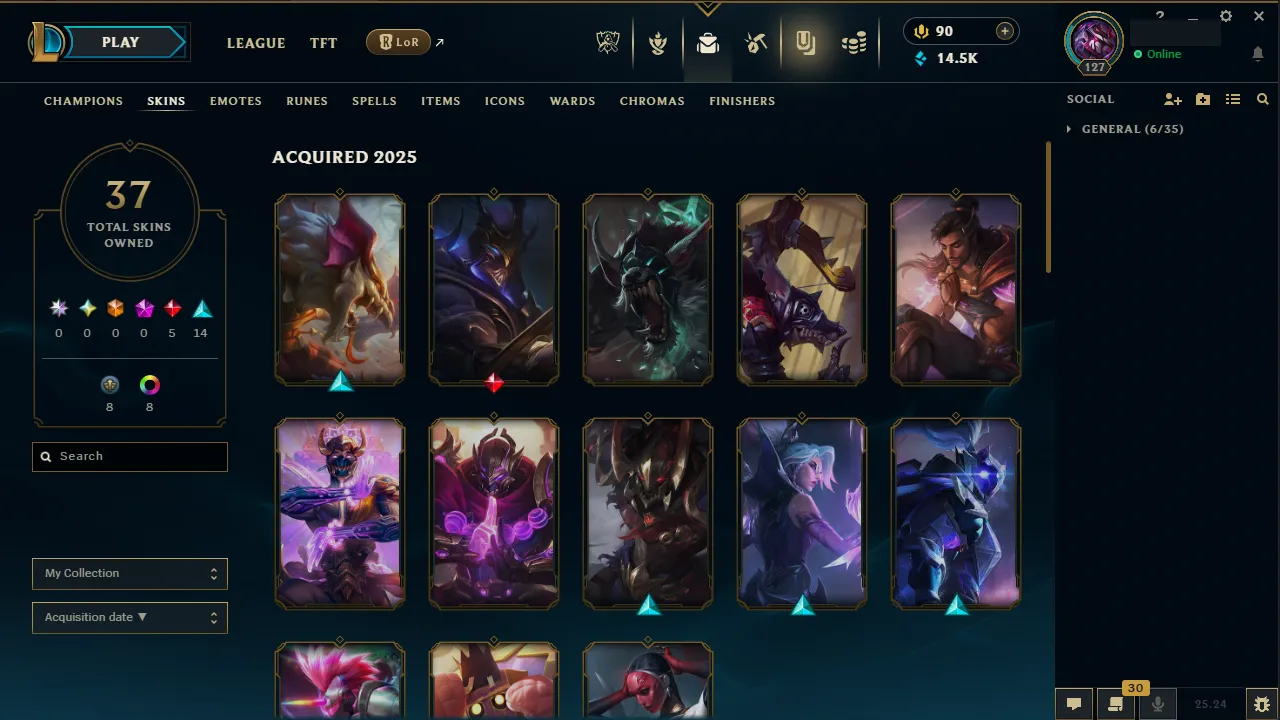
Task: View patch notes via the scroll icon
Action: pos(1115,703)
